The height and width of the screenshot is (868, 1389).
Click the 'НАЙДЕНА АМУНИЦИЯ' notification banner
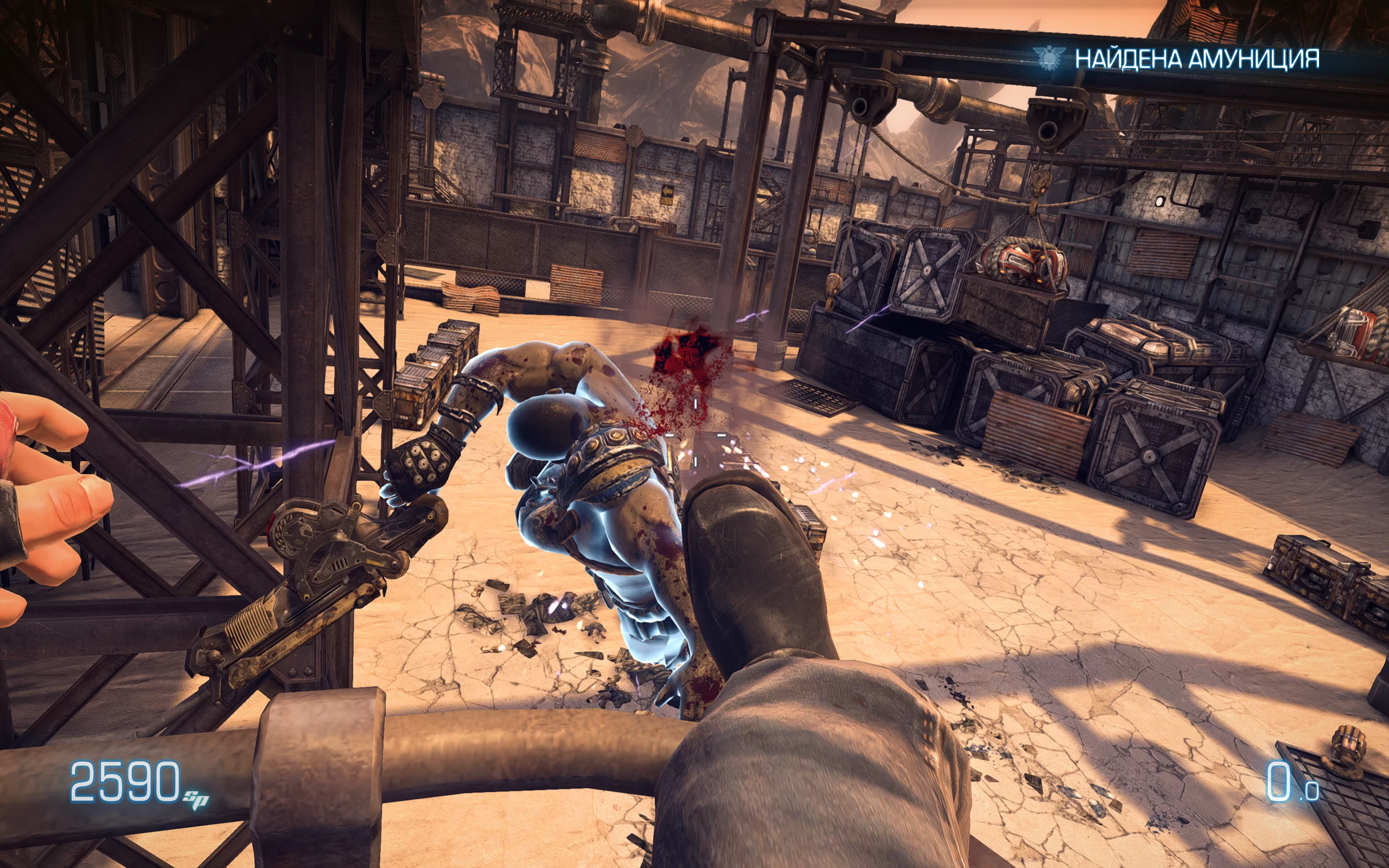tap(1196, 59)
